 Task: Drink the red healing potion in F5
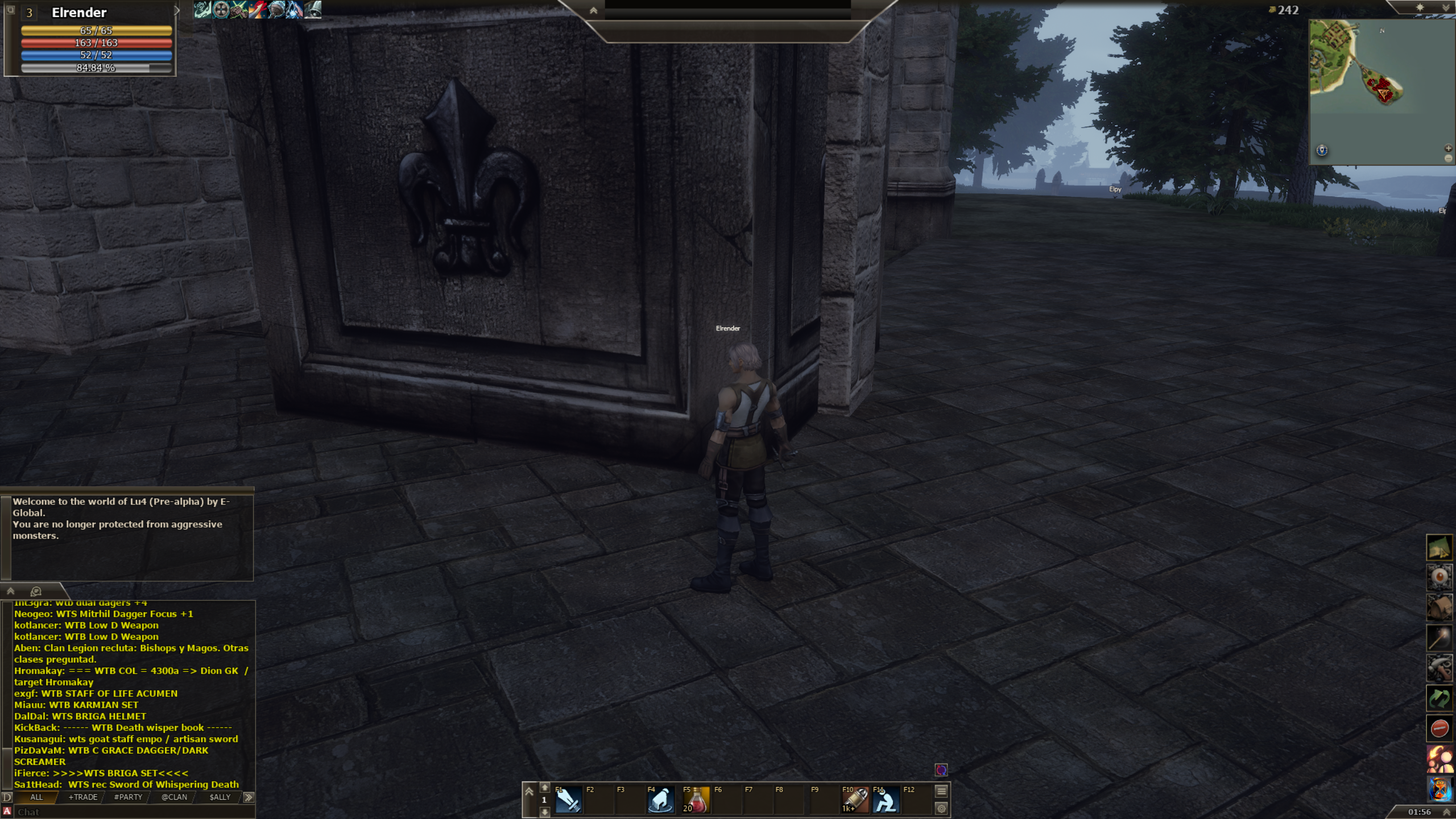(x=695, y=801)
